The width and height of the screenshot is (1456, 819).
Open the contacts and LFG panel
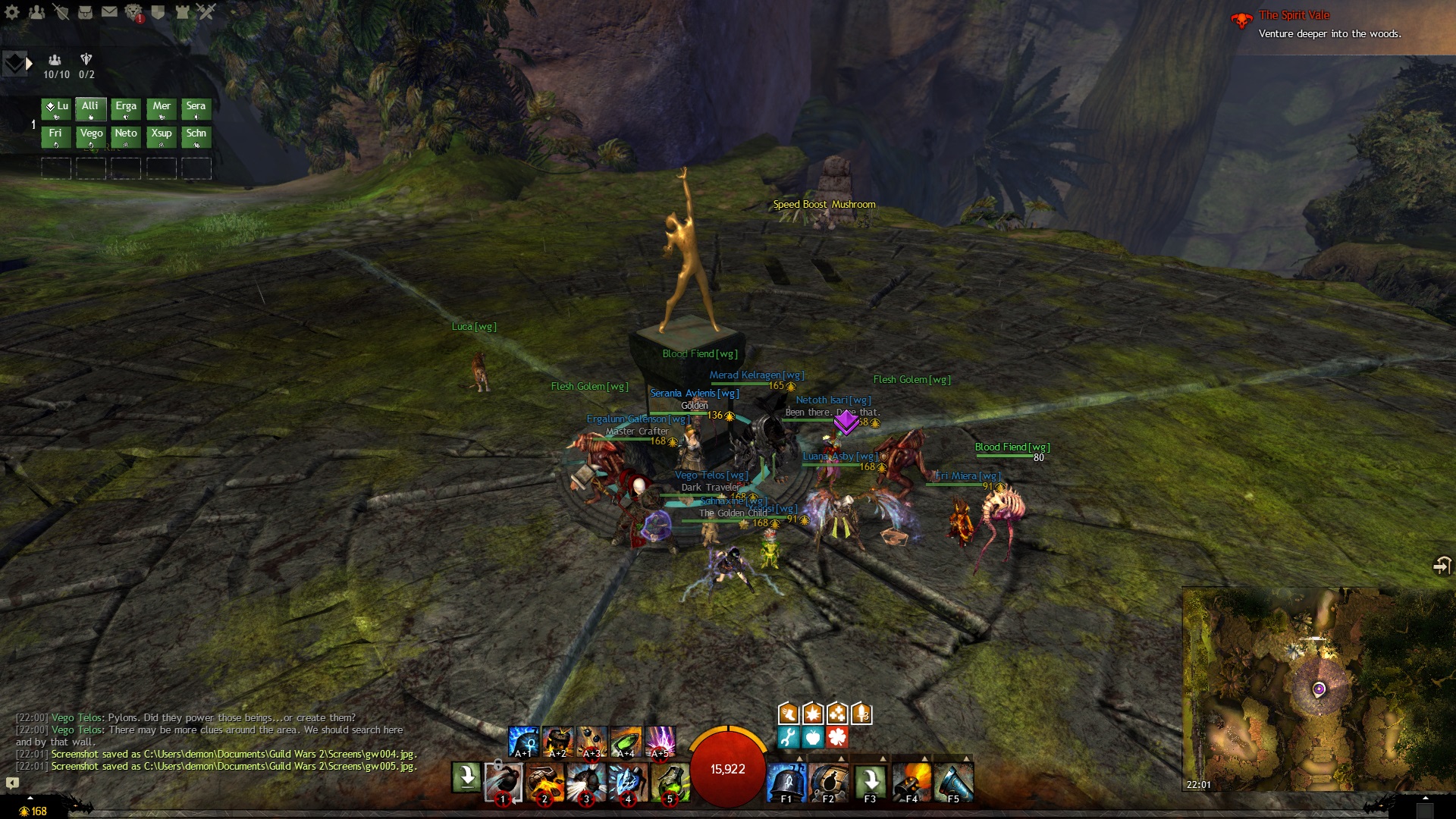click(x=36, y=12)
